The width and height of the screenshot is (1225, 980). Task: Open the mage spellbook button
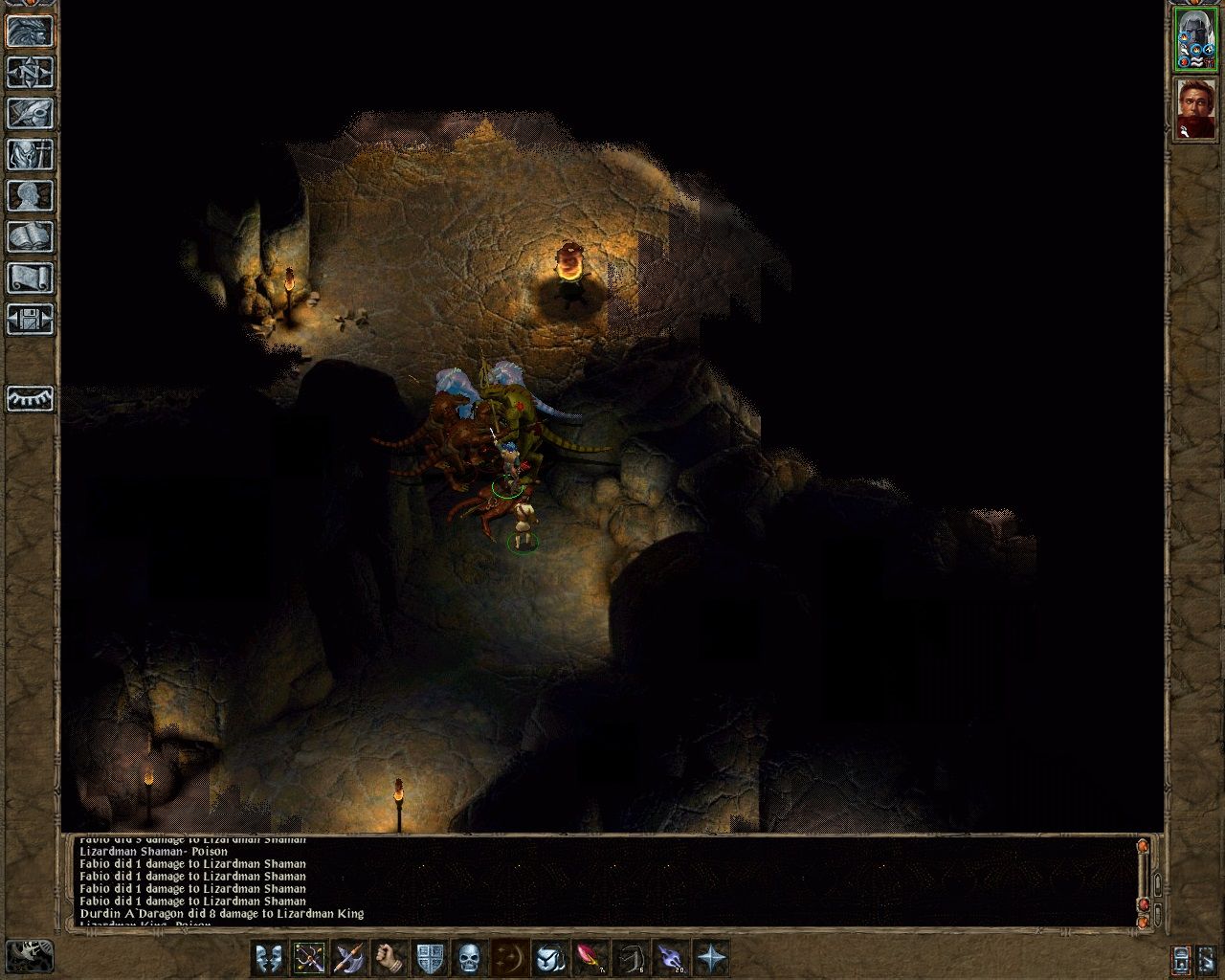point(31,237)
